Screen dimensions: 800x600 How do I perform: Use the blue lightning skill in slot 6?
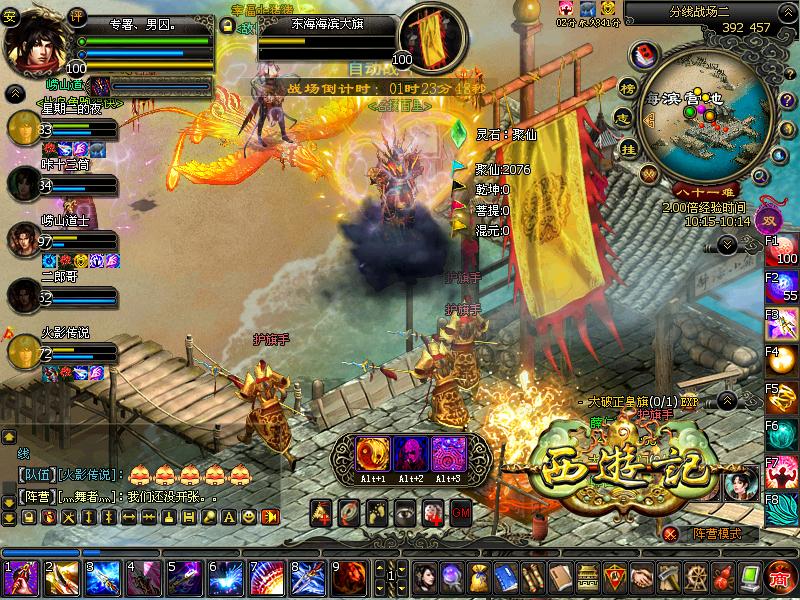pyautogui.click(x=225, y=579)
